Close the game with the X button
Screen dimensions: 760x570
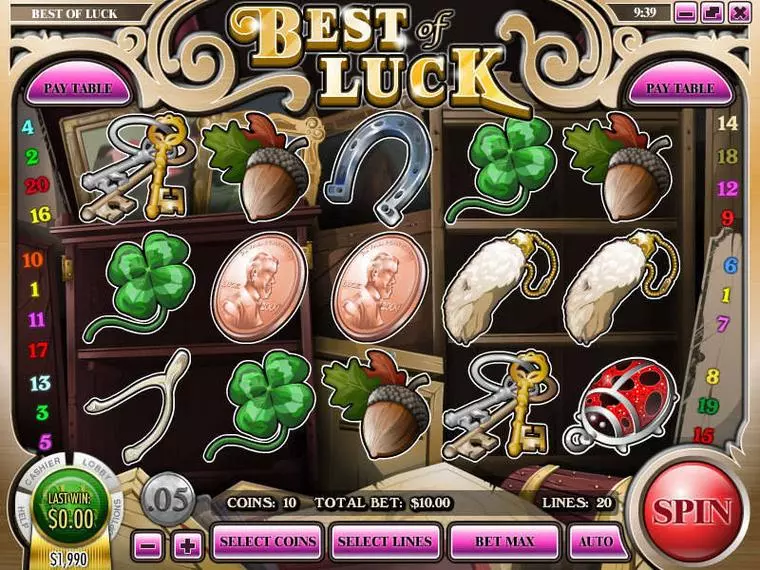pos(739,13)
